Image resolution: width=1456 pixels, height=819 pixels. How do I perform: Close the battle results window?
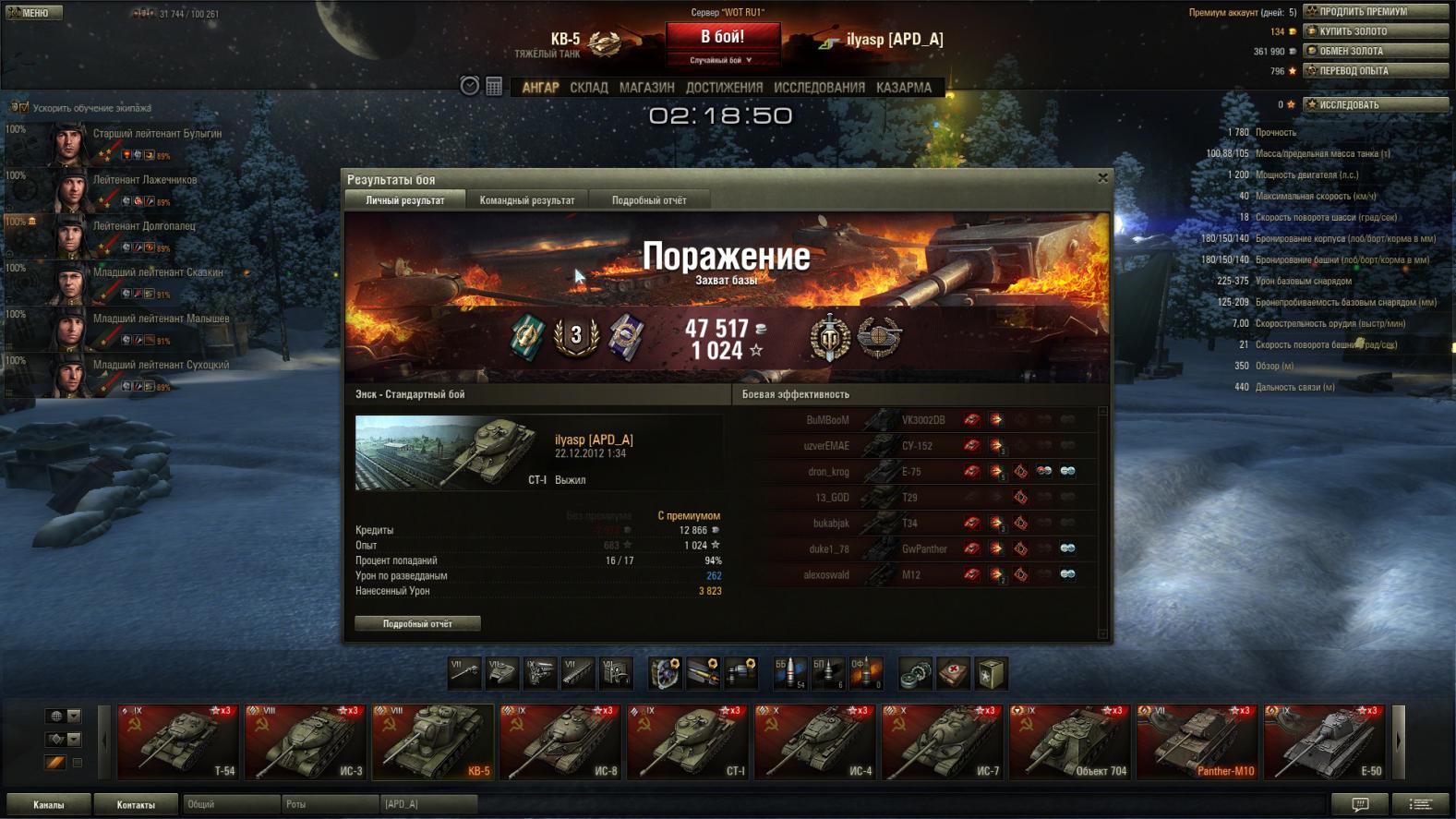click(x=1102, y=178)
